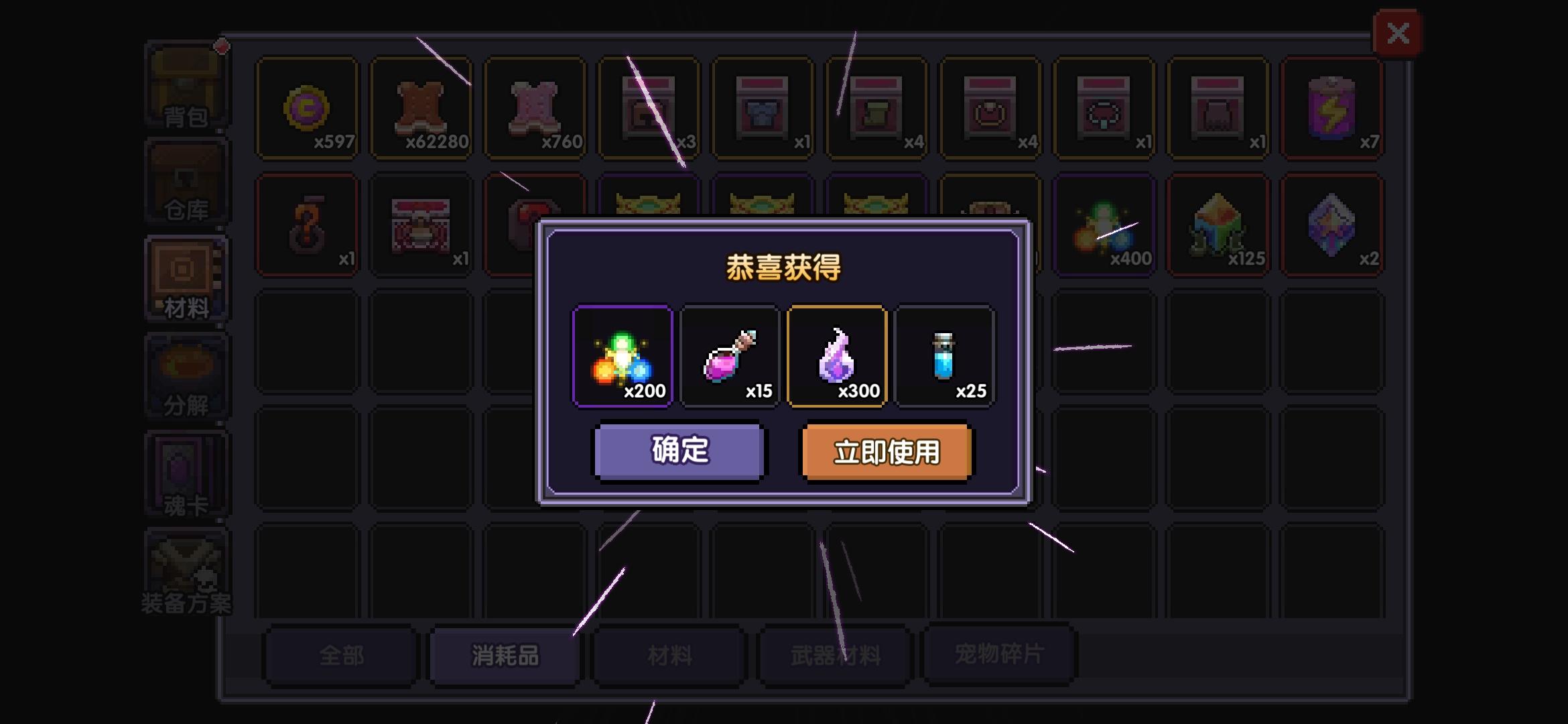Select the x300 purple flame reward
1568x724 pixels.
[x=837, y=357]
